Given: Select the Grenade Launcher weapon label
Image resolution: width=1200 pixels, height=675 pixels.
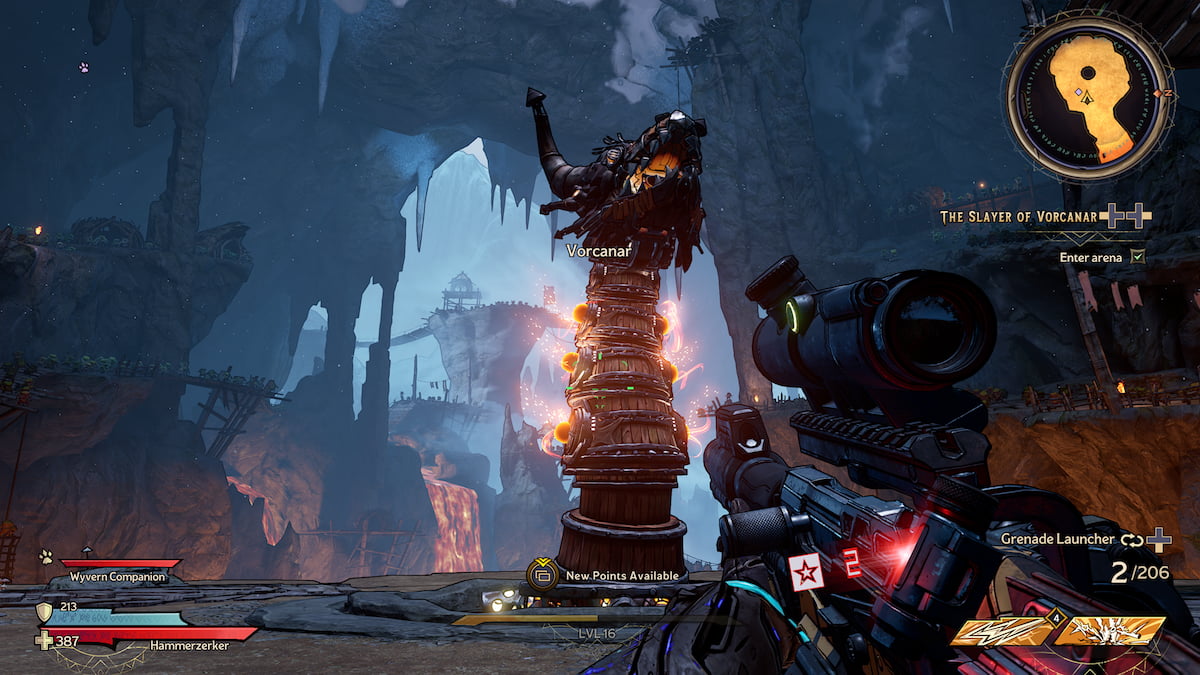Looking at the screenshot, I should [1057, 539].
